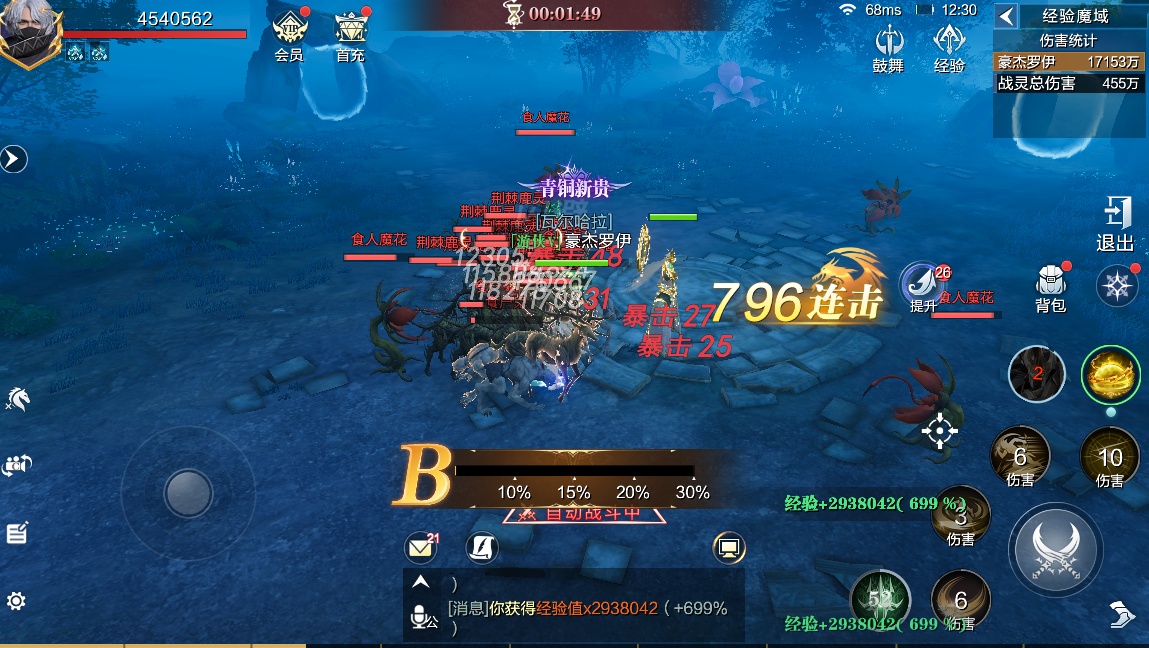The height and width of the screenshot is (648, 1149).
Task: Open the 提升 upgrade icon
Action: (x=921, y=286)
